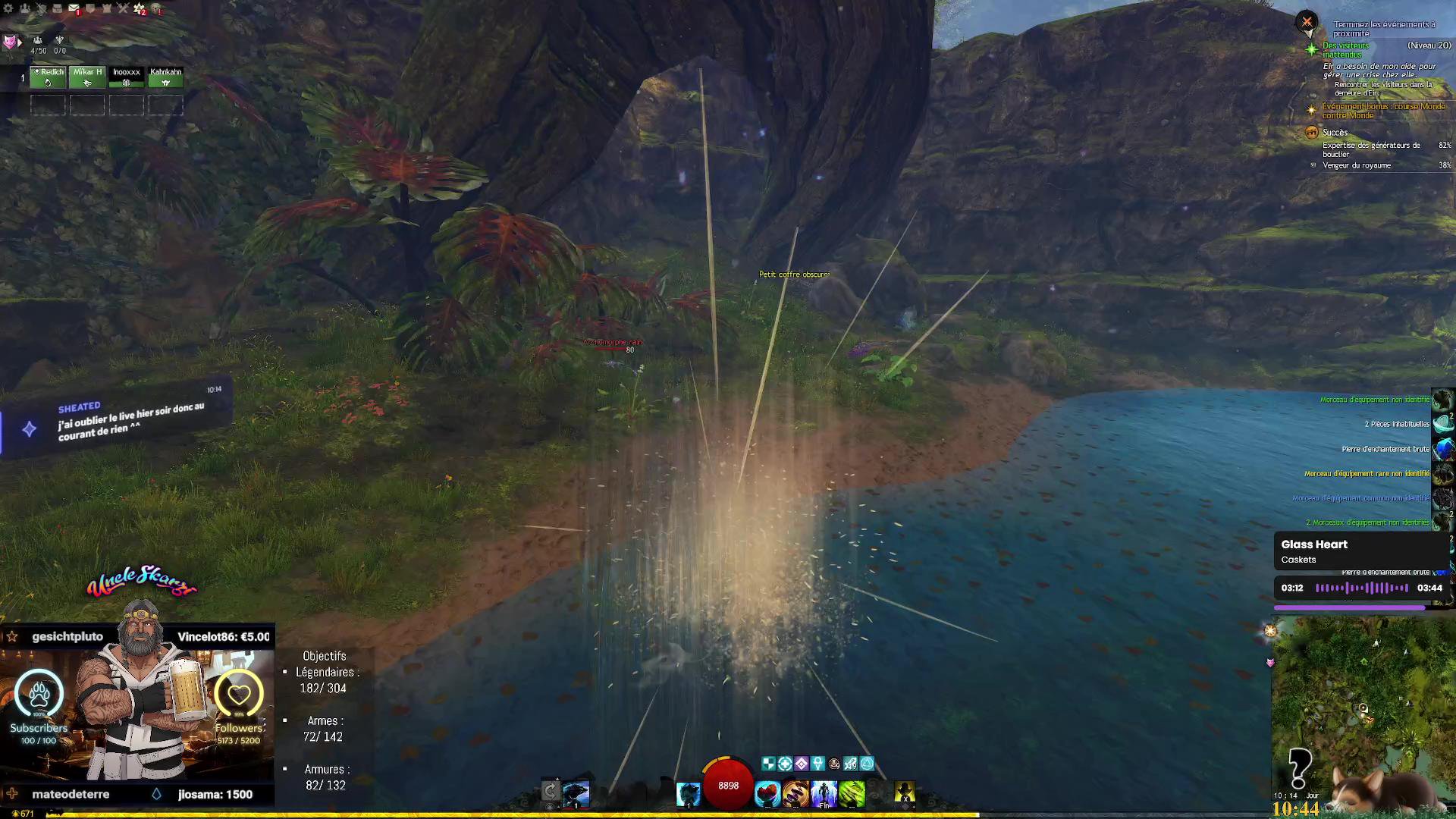Image resolution: width=1456 pixels, height=819 pixels.
Task: Open the inventory bag icon
Action: (57, 8)
